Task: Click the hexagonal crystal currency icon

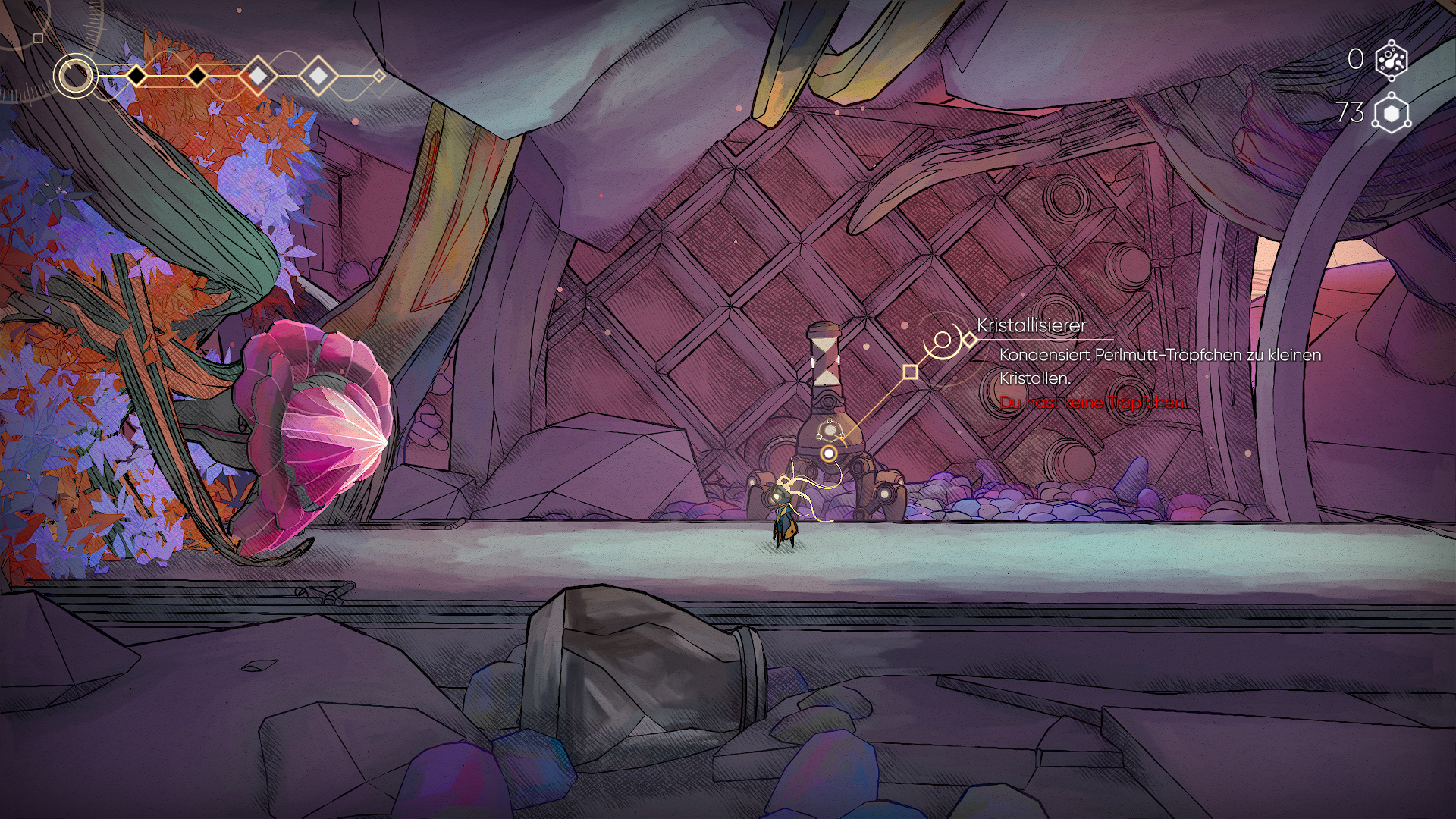Action: pos(1391,113)
